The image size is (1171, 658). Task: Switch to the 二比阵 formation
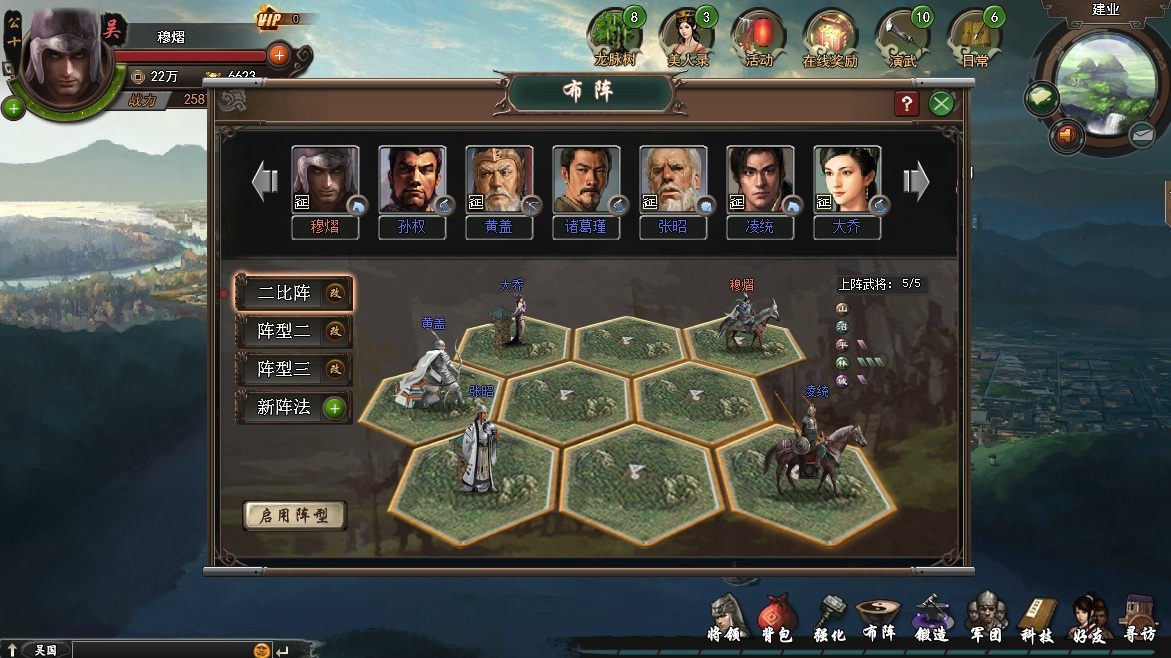(293, 293)
